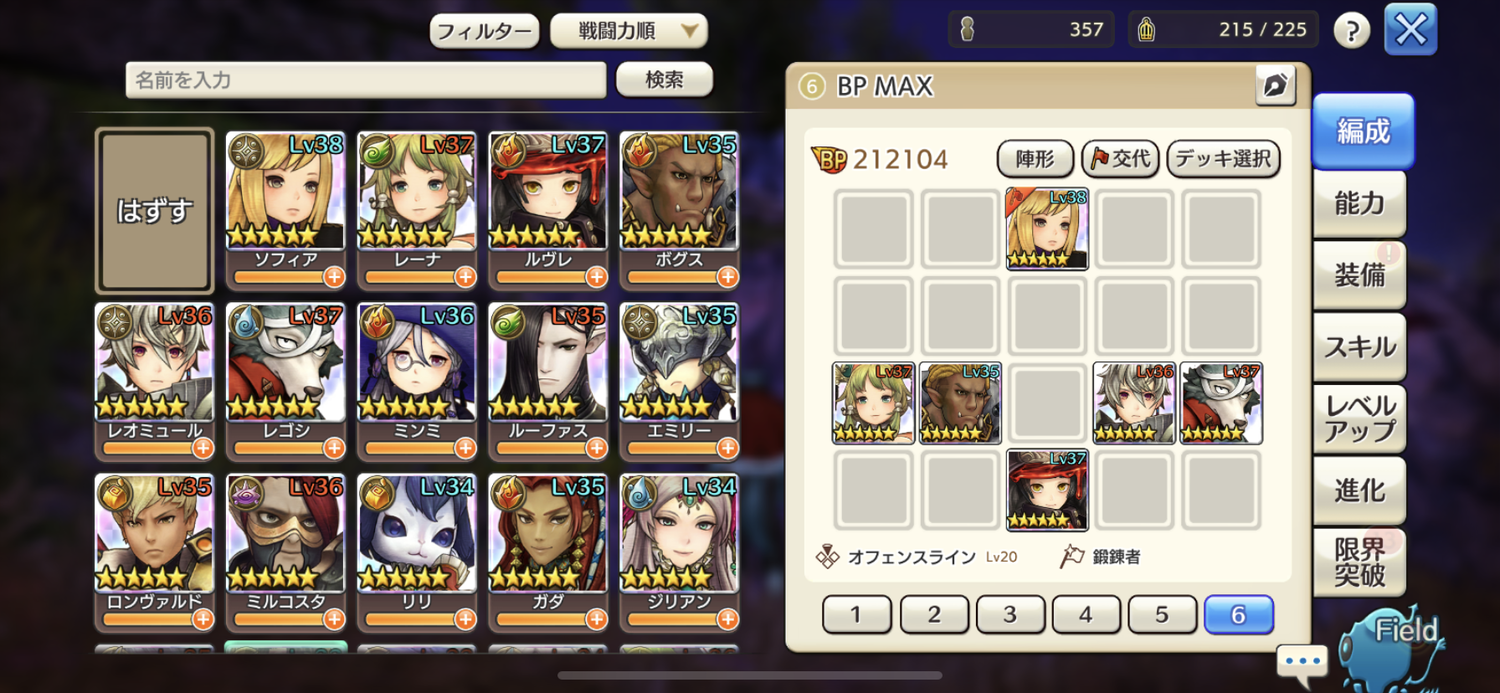Tap the 交代 swap button

coord(1120,159)
